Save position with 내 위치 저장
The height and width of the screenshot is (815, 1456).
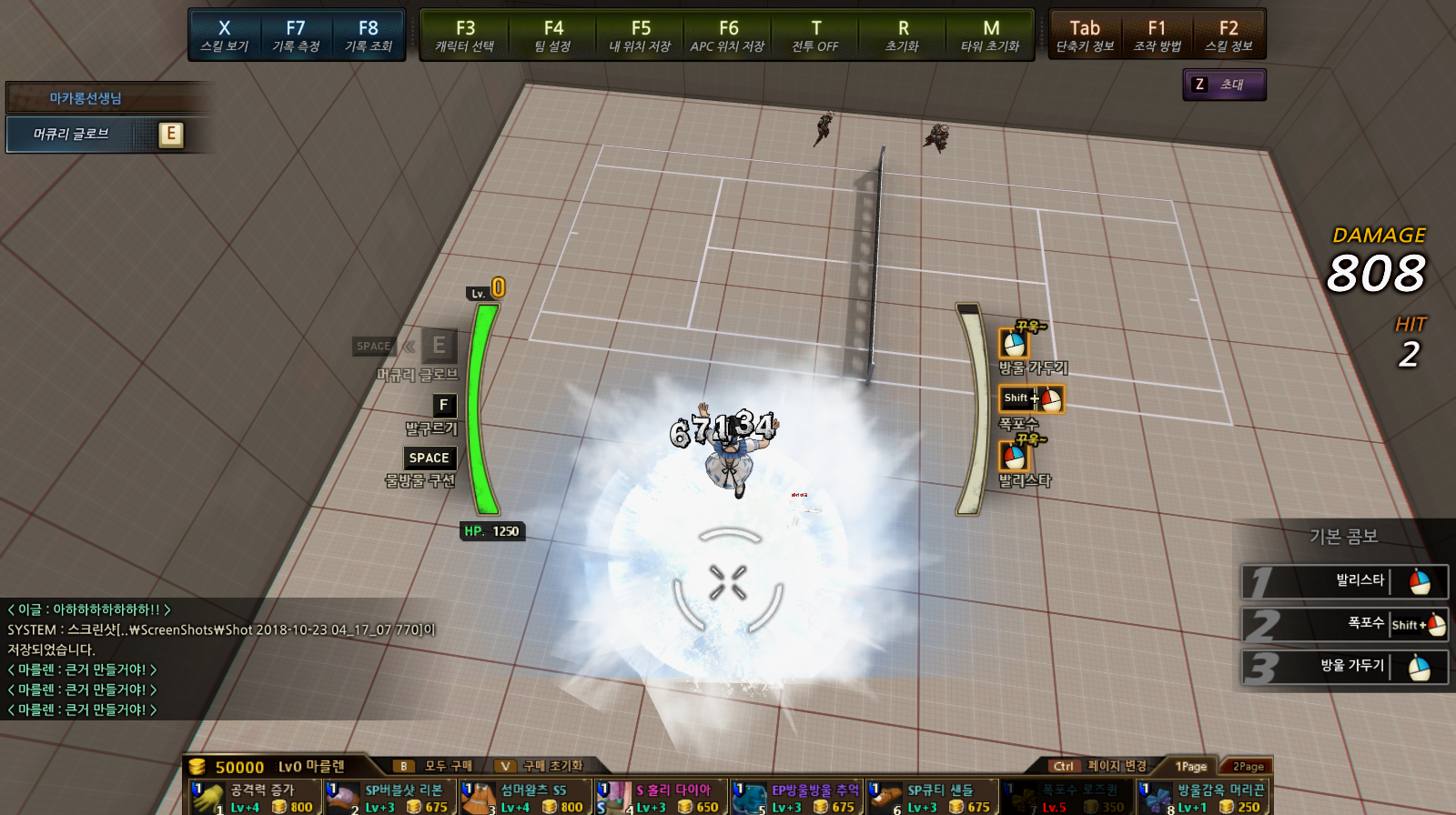click(x=640, y=35)
